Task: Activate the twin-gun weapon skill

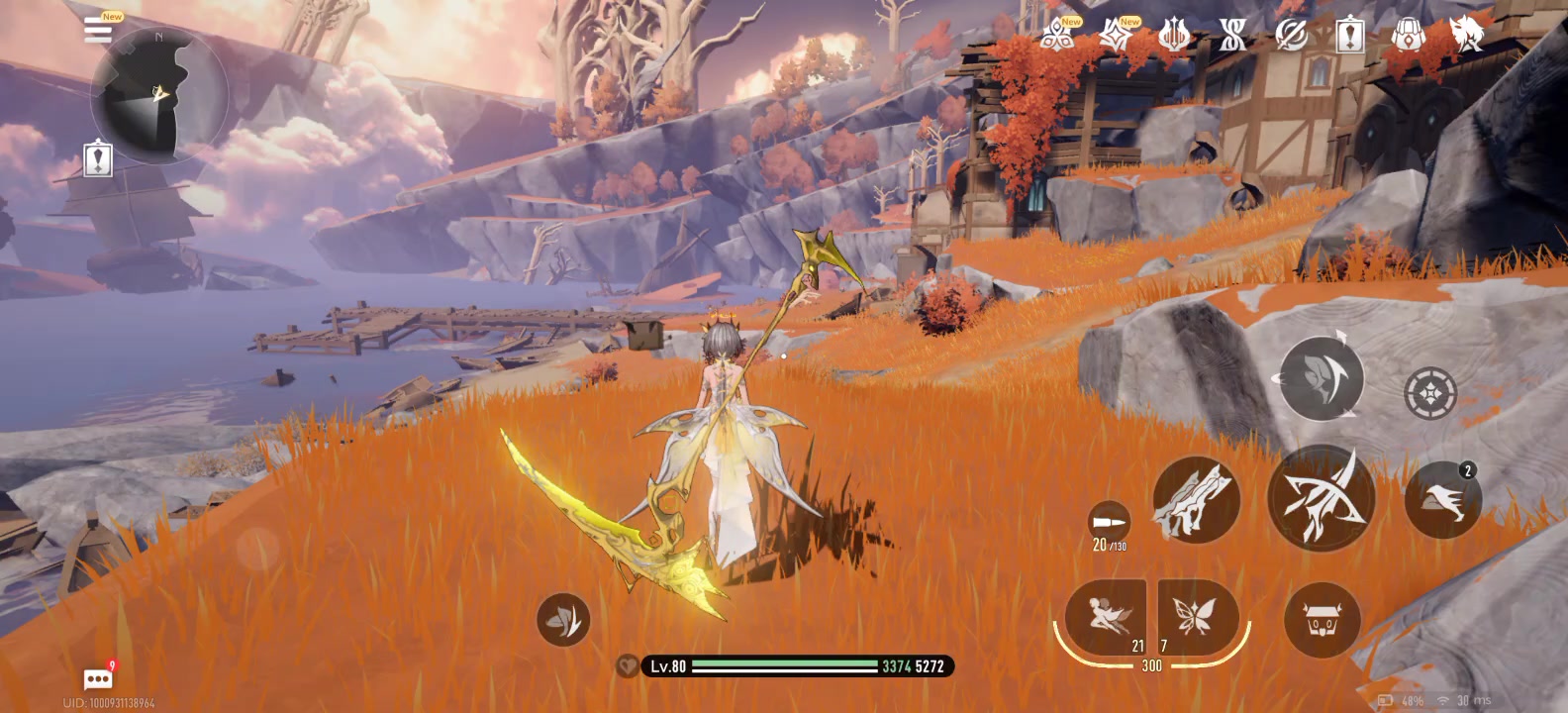Action: [1196, 499]
